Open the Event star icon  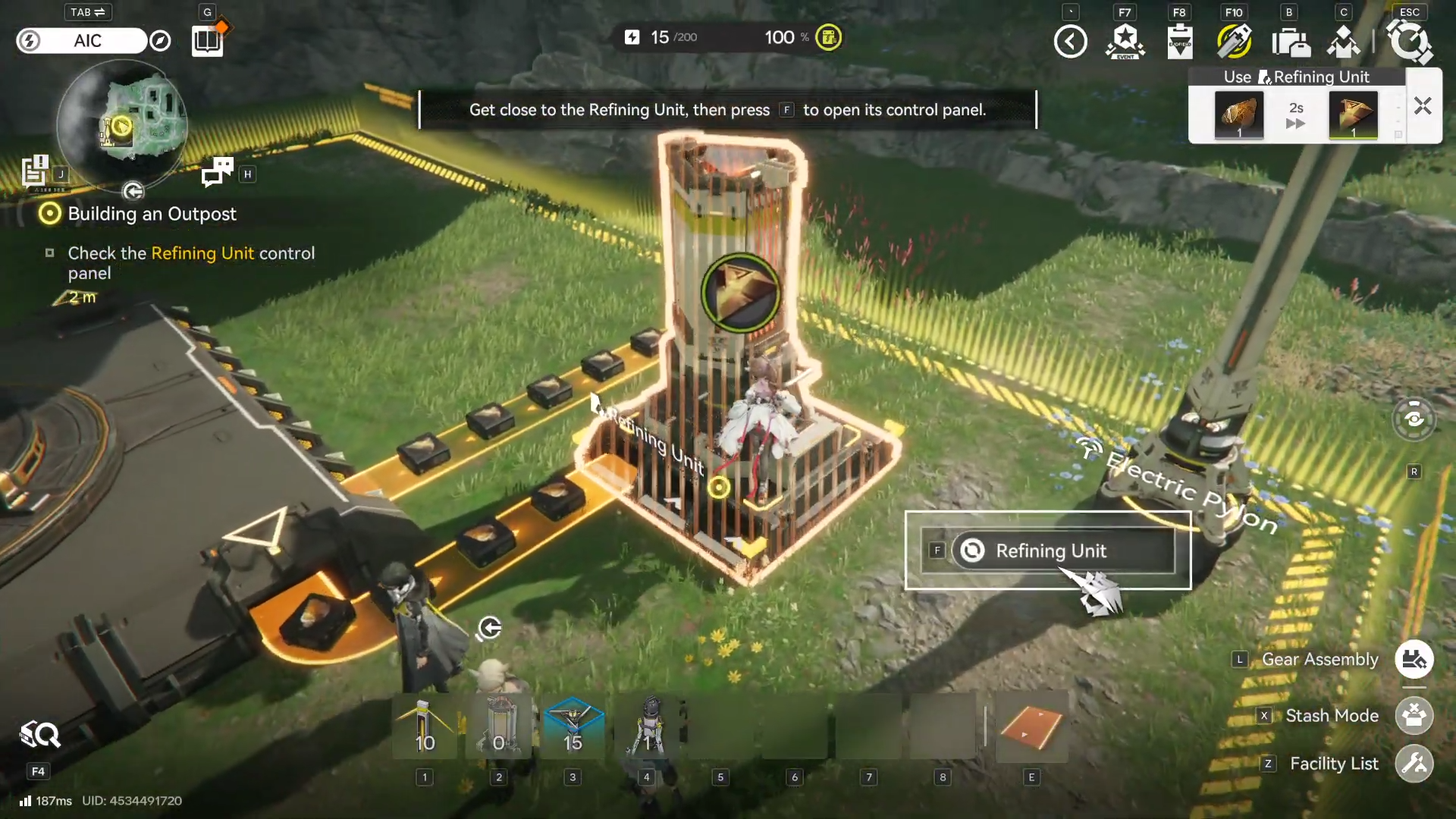1125,42
